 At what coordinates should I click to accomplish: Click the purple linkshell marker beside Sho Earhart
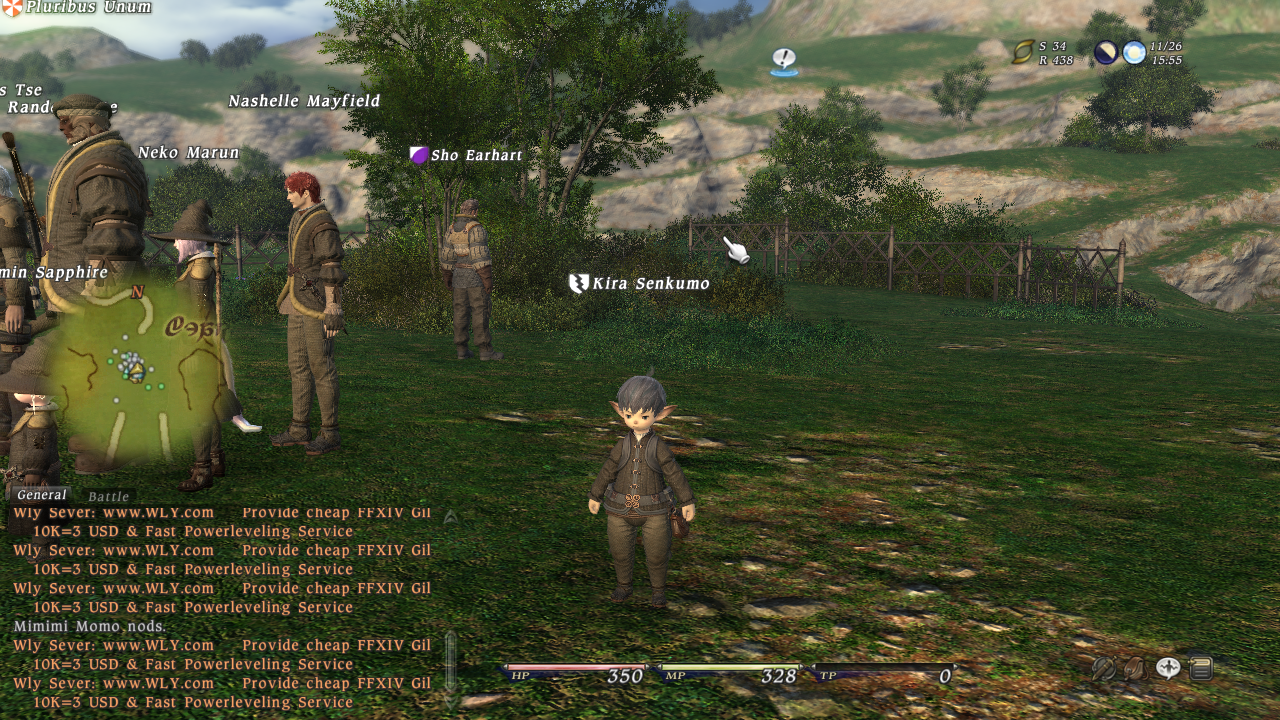[419, 155]
